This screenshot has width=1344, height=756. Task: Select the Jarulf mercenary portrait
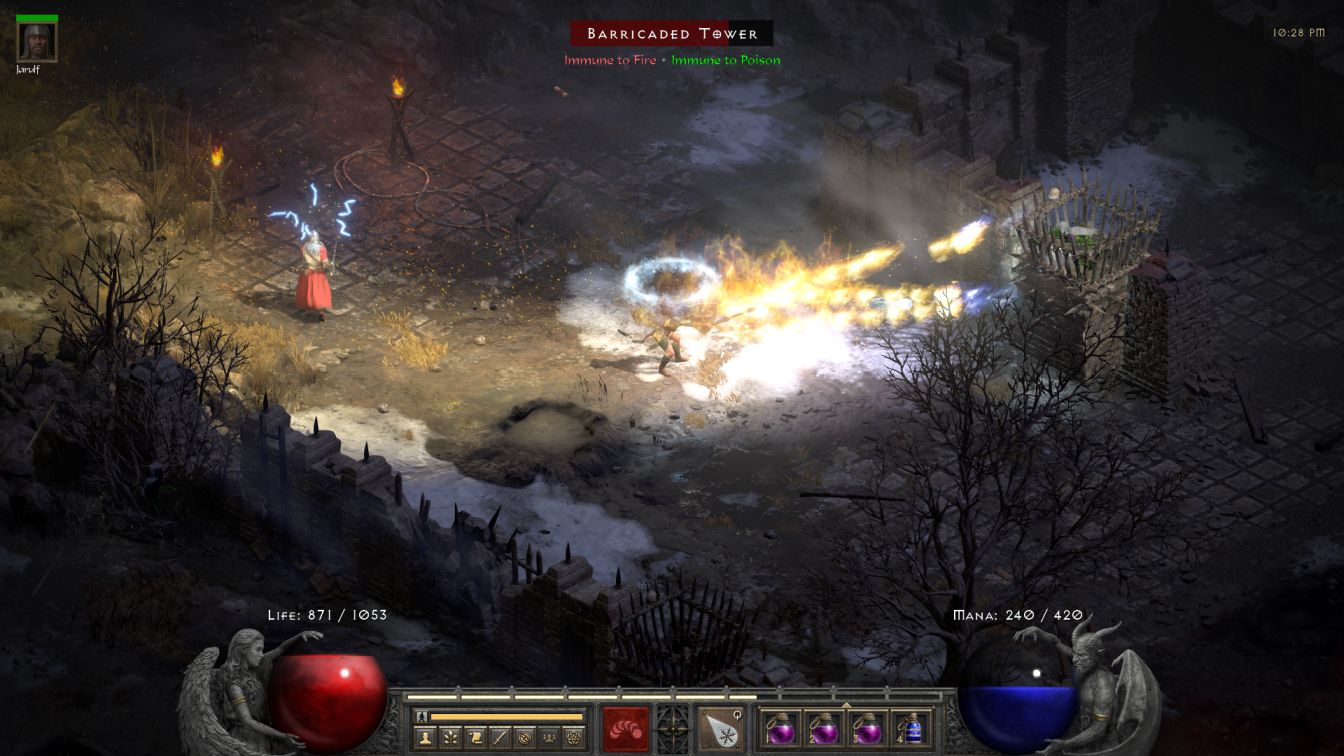(x=37, y=41)
